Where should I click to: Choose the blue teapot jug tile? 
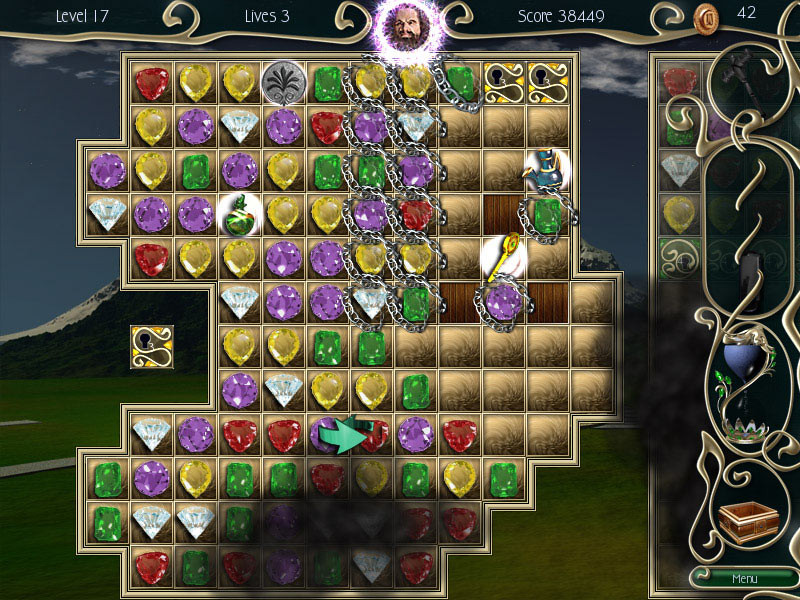pyautogui.click(x=546, y=170)
